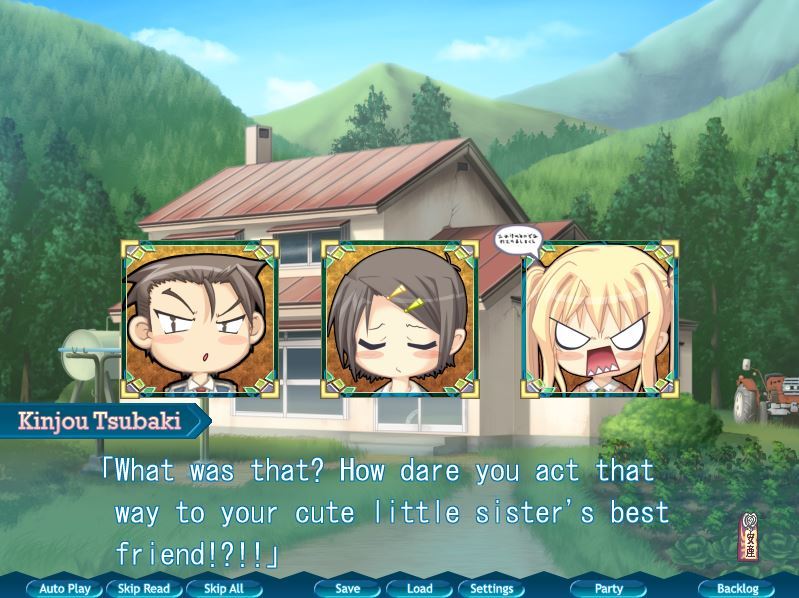Image resolution: width=799 pixels, height=598 pixels.
Task: Show the Party screen
Action: [x=609, y=589]
